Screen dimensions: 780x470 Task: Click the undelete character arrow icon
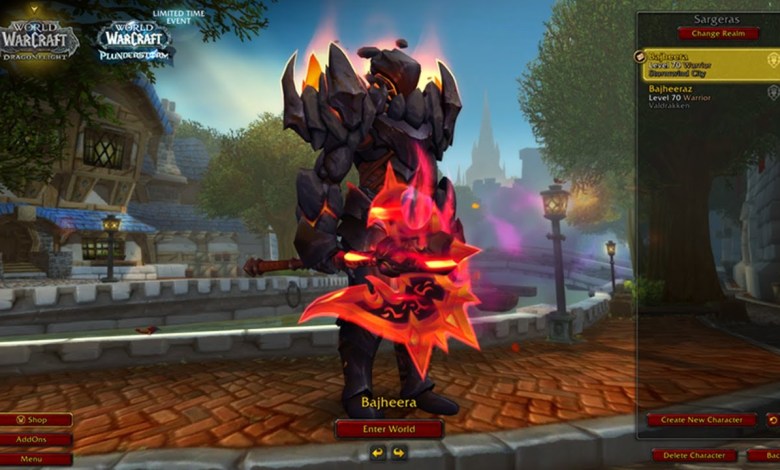(x=772, y=420)
